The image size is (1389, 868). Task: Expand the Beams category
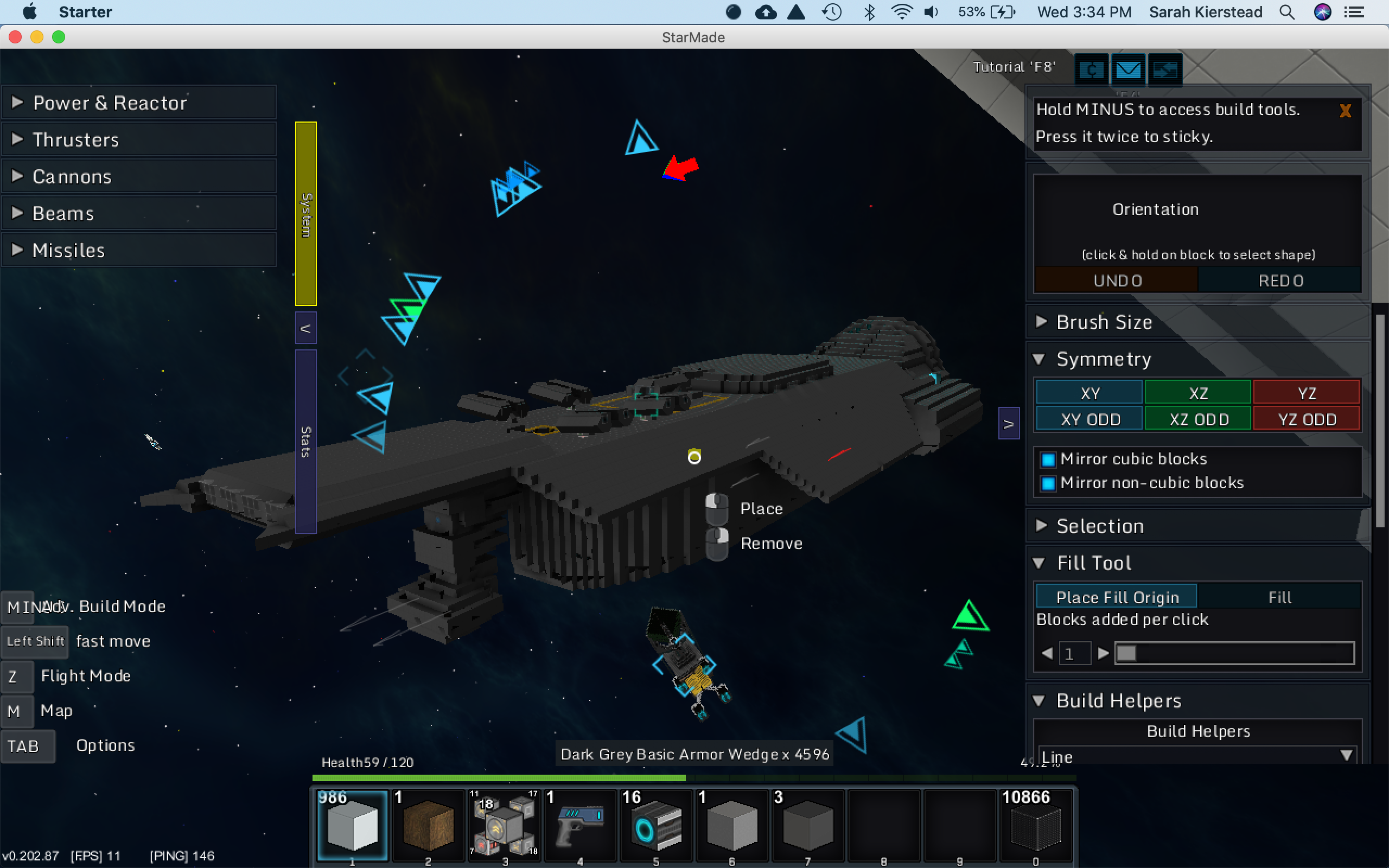pyautogui.click(x=138, y=214)
